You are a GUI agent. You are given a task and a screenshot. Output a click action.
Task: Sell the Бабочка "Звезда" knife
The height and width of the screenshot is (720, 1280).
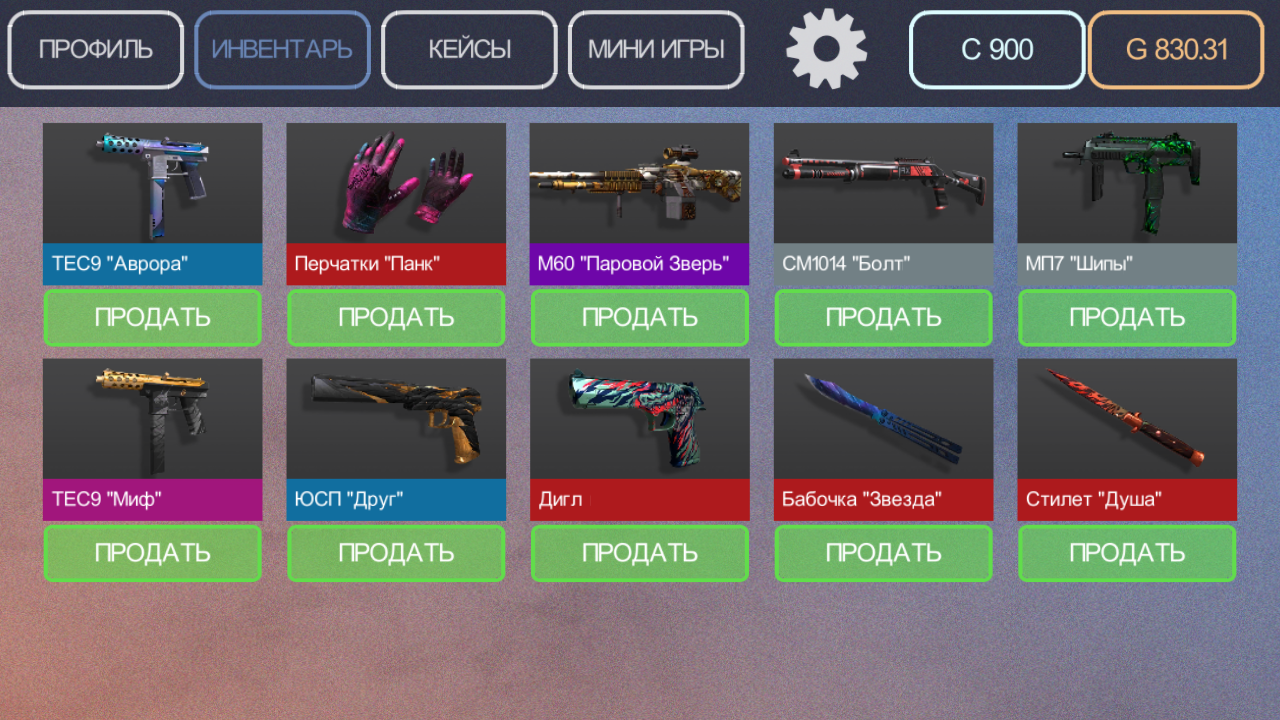click(883, 553)
